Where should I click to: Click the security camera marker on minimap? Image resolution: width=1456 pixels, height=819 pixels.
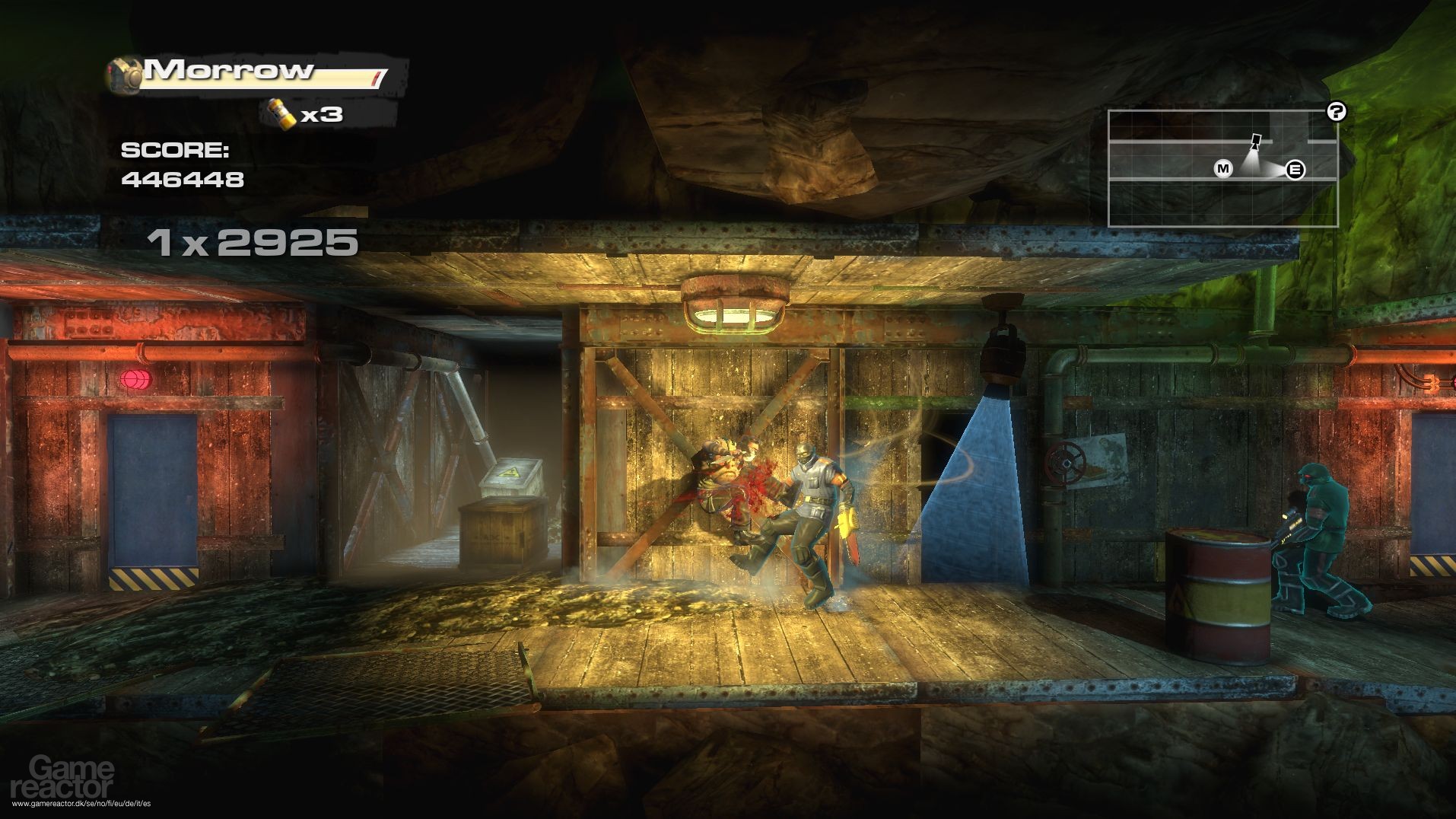pos(1256,142)
